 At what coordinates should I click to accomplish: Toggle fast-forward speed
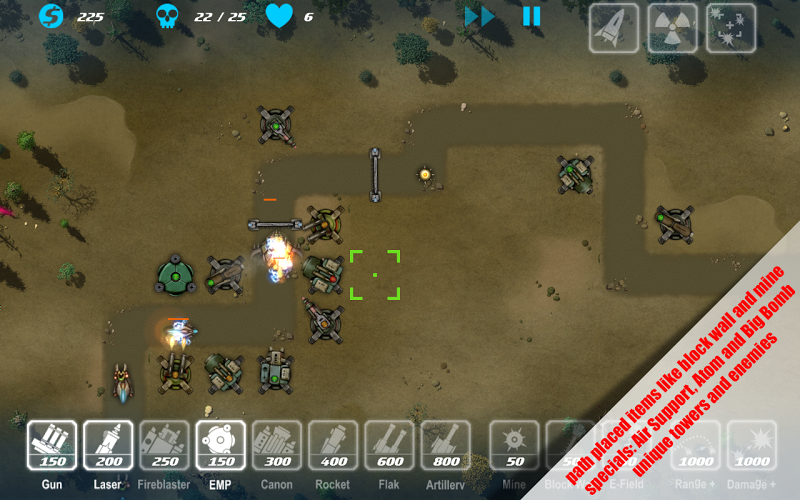point(480,16)
